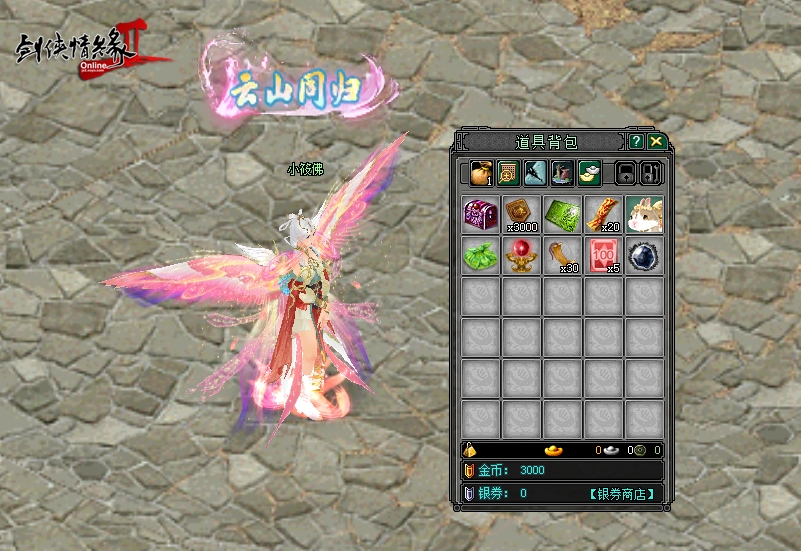Toggle the single padlock button
Screen dimensions: 801x551
tap(625, 173)
